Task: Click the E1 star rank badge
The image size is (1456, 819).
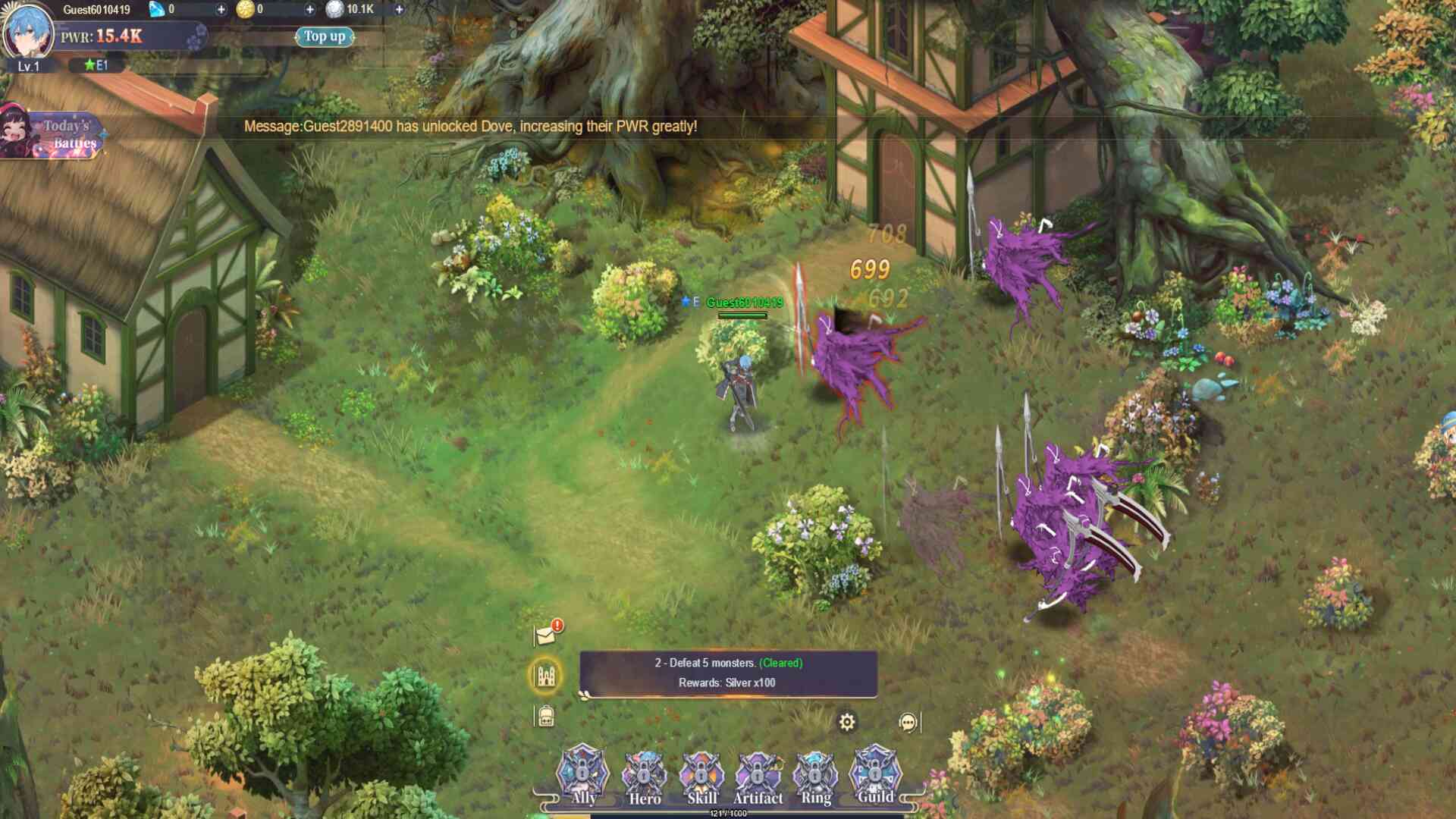Action: pos(96,65)
